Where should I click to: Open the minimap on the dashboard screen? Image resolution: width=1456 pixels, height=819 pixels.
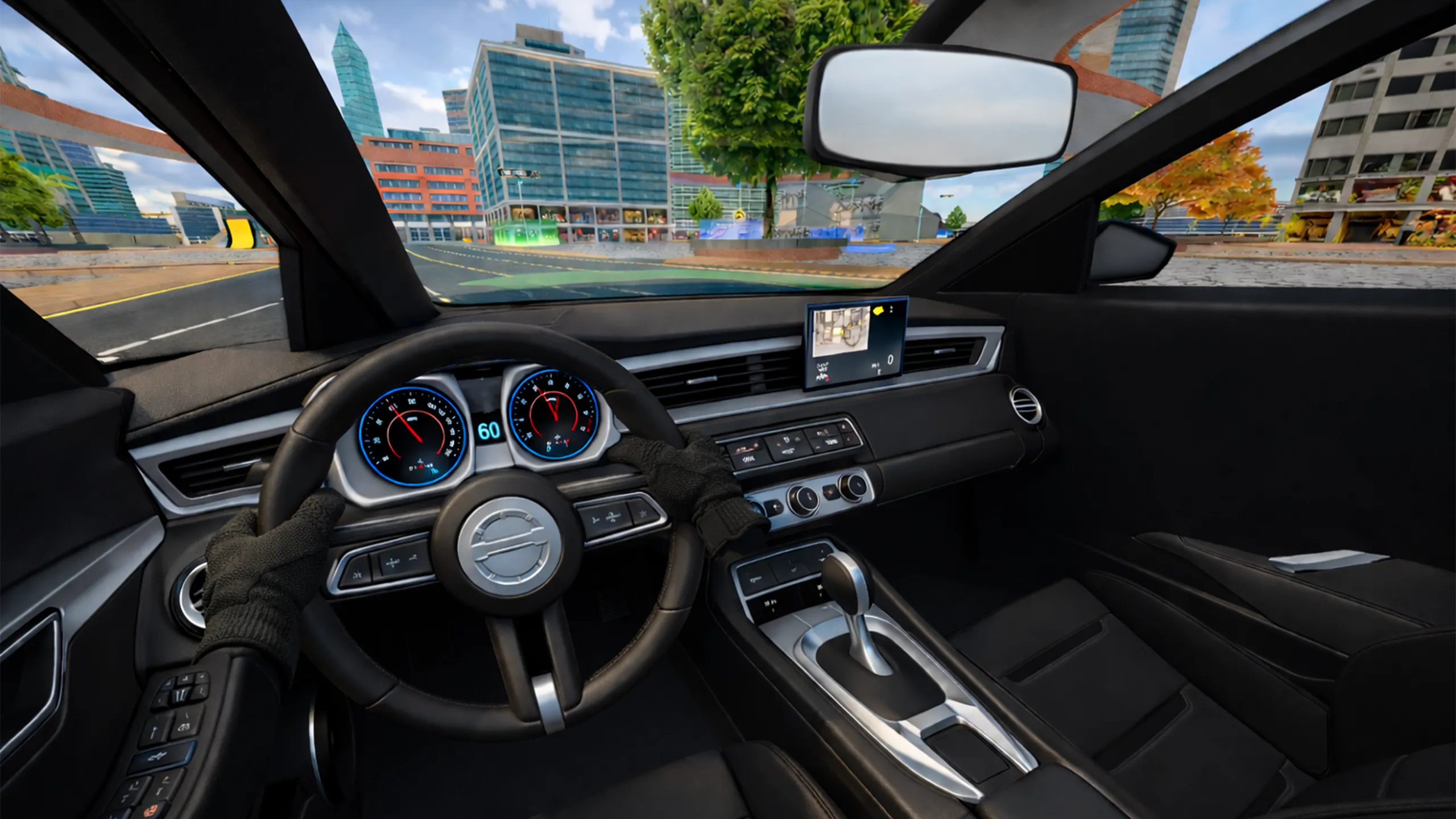(x=842, y=332)
